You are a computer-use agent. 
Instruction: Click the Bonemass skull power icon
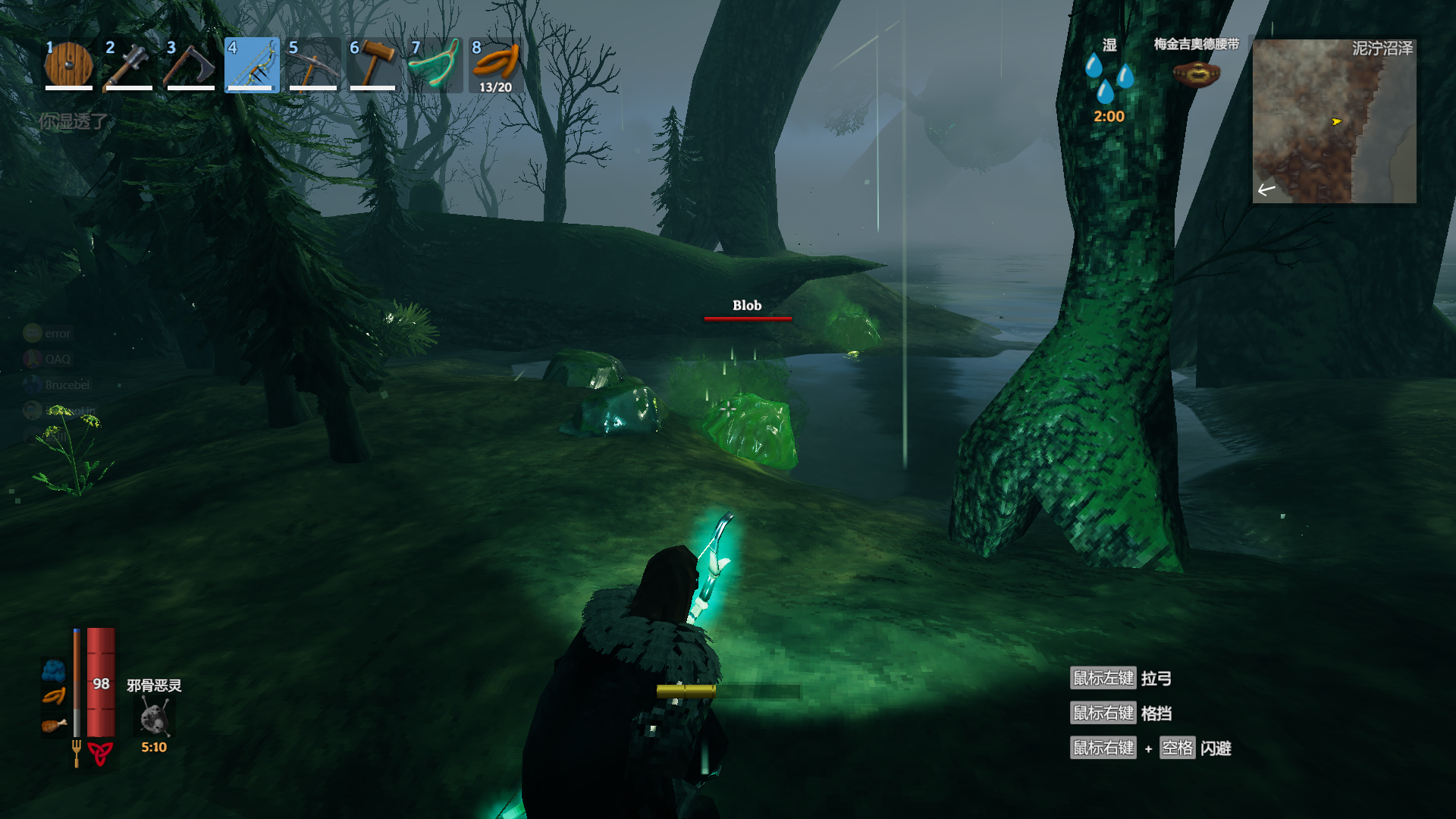click(154, 717)
